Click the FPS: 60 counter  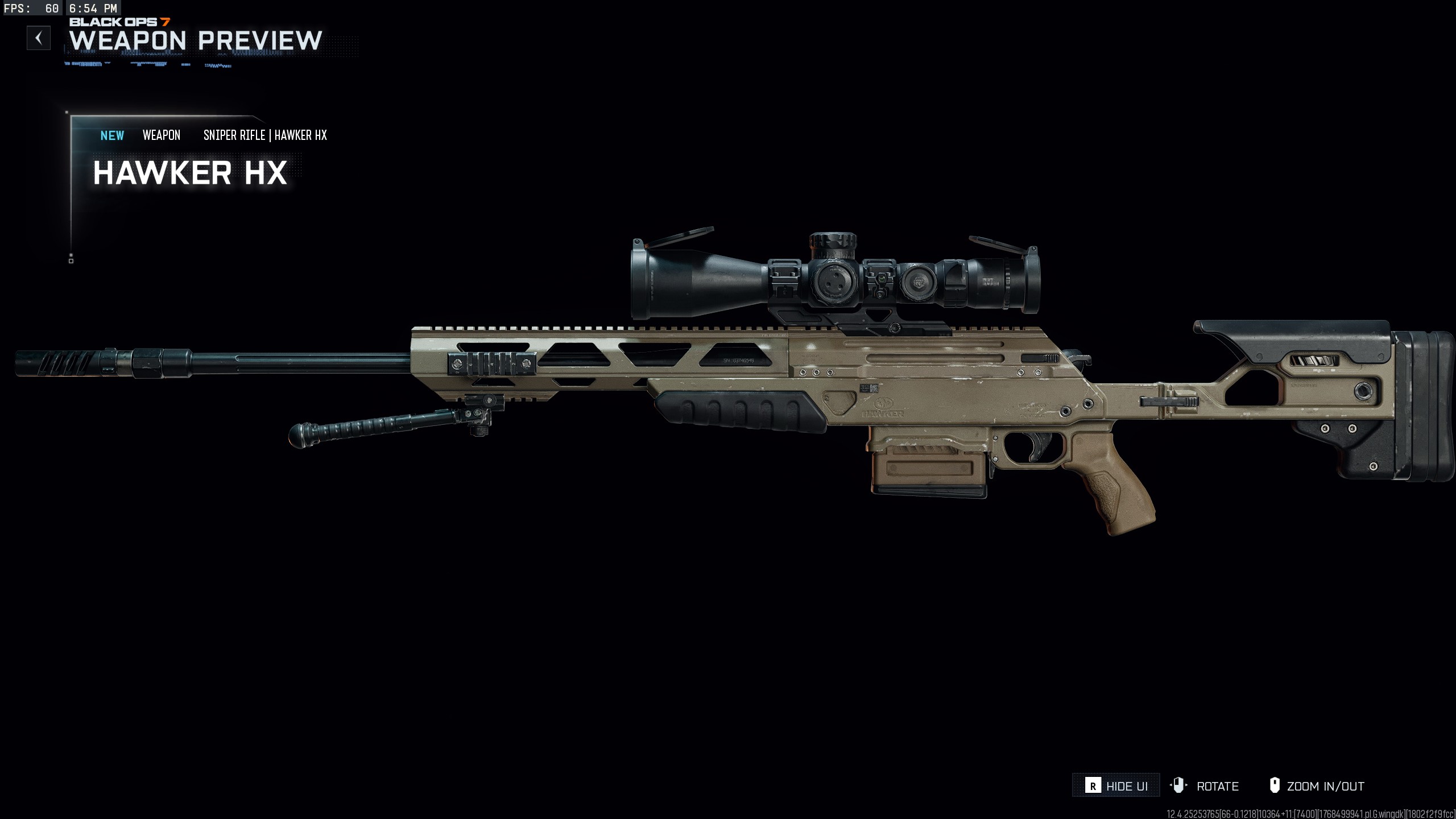(x=31, y=9)
